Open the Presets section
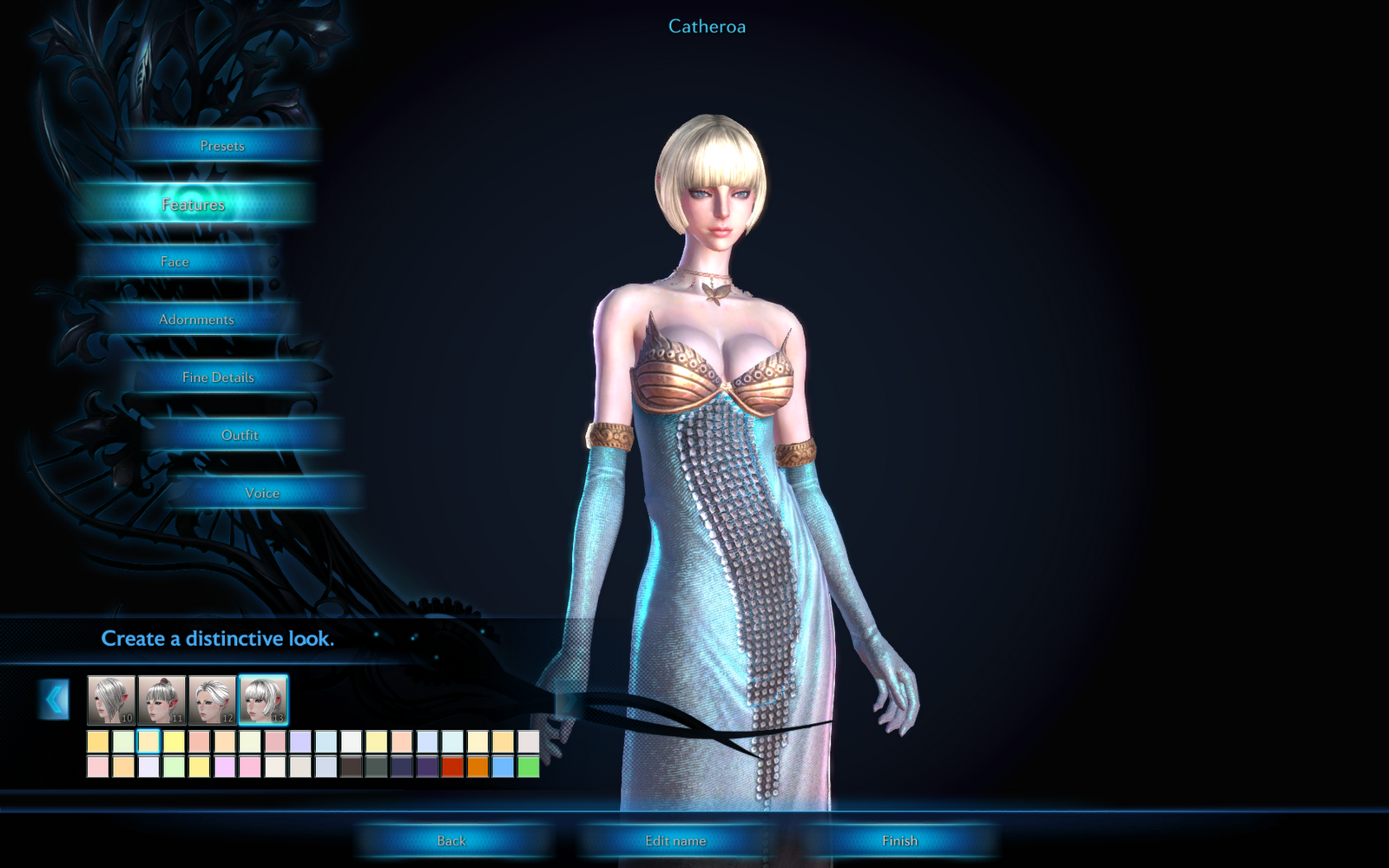Image resolution: width=1389 pixels, height=868 pixels. coord(221,146)
